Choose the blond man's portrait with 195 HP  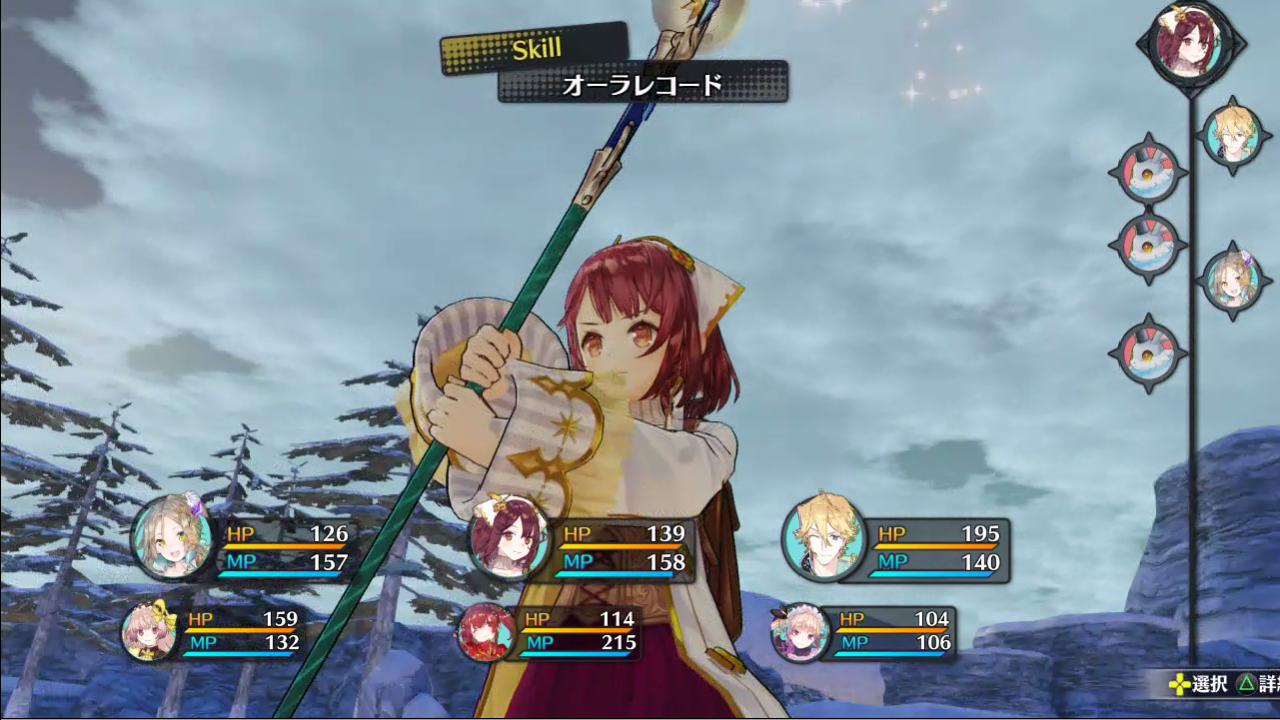point(823,537)
